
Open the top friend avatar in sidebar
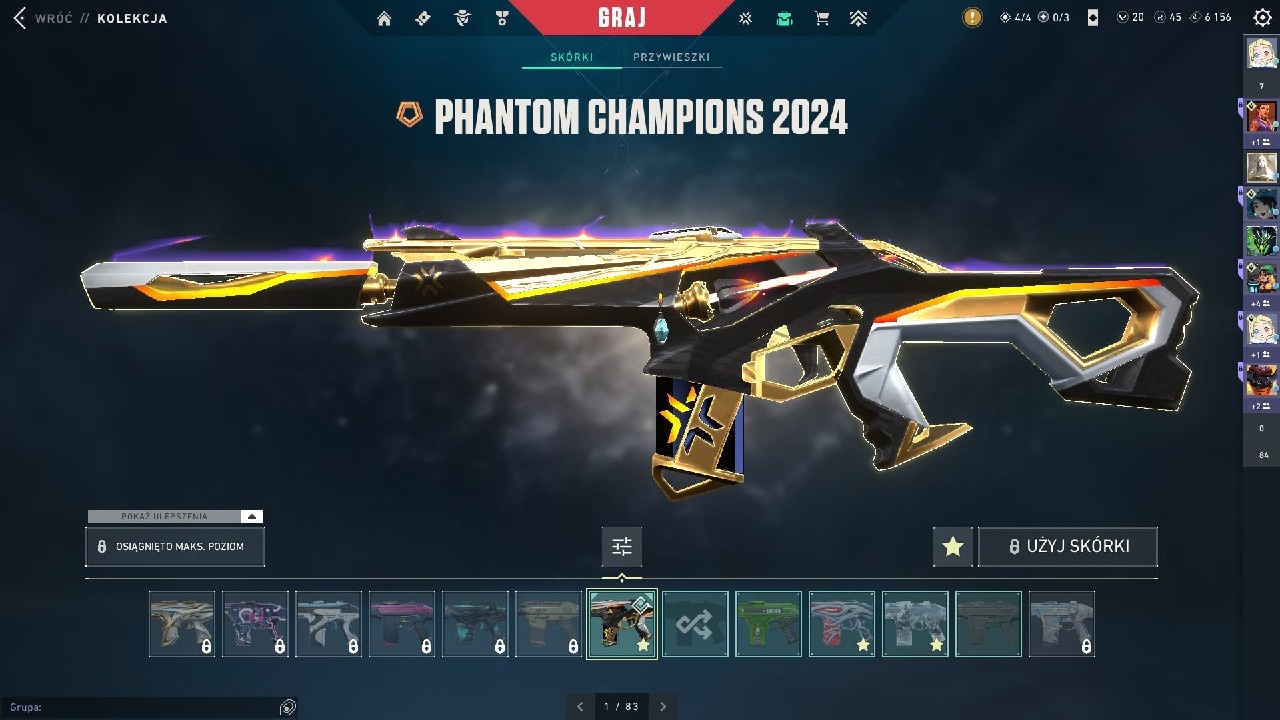[x=1261, y=52]
